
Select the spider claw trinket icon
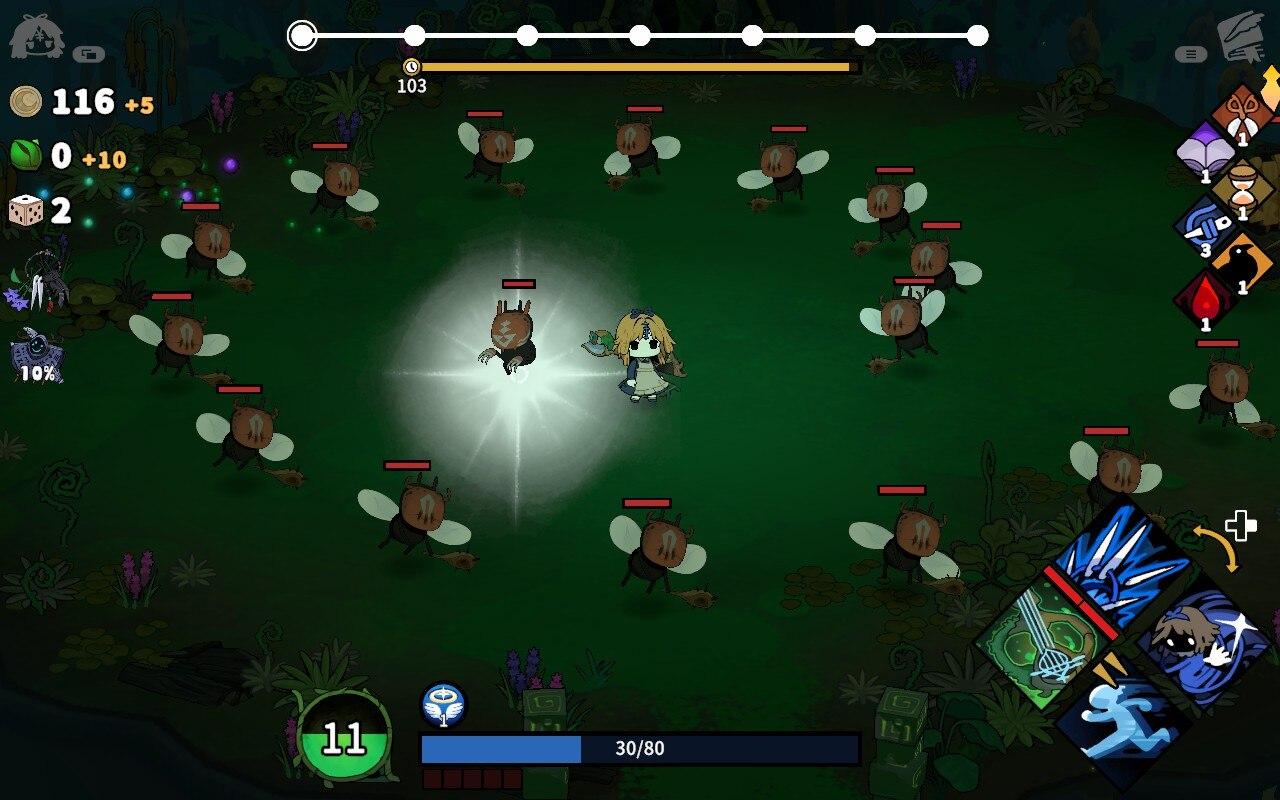[x=40, y=278]
